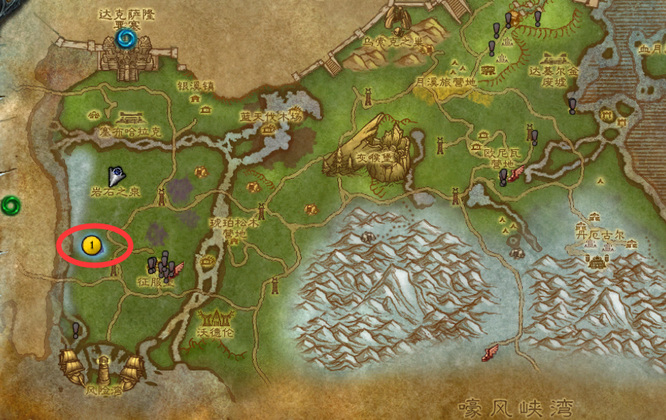
Task: Click the green swirl portal marker
Action: 10,205
